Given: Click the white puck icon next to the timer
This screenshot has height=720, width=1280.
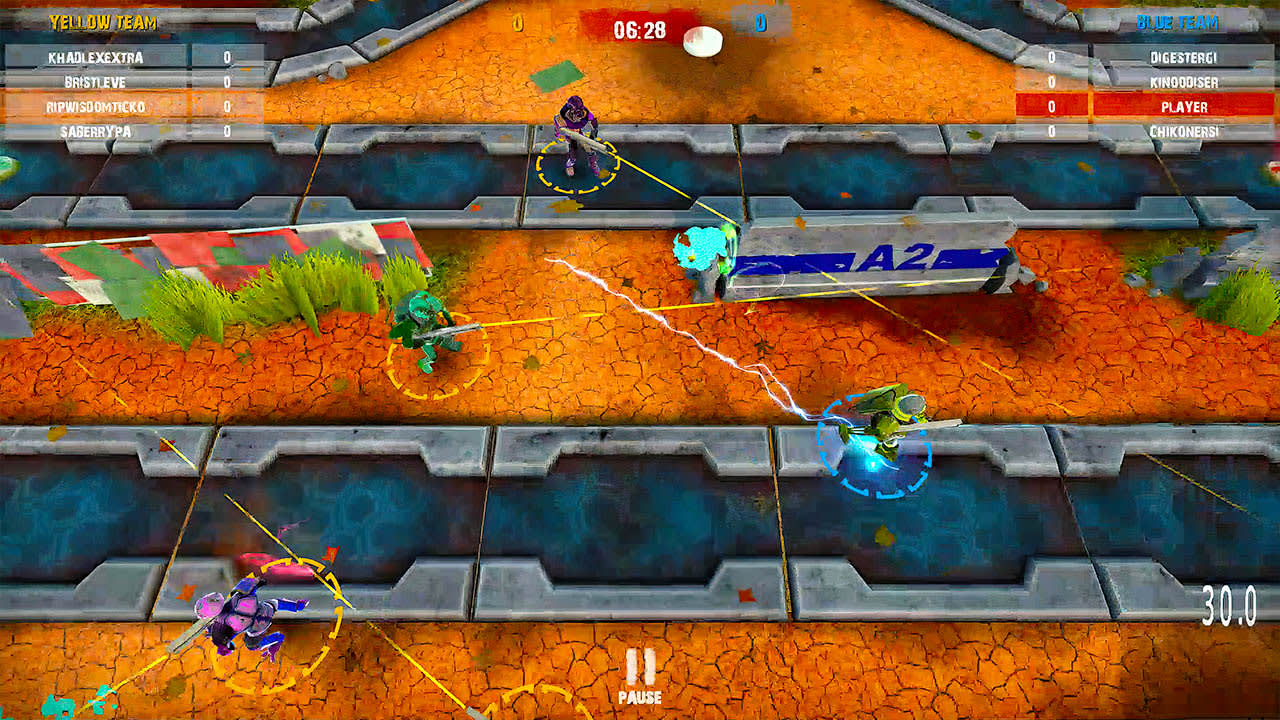Looking at the screenshot, I should (703, 40).
